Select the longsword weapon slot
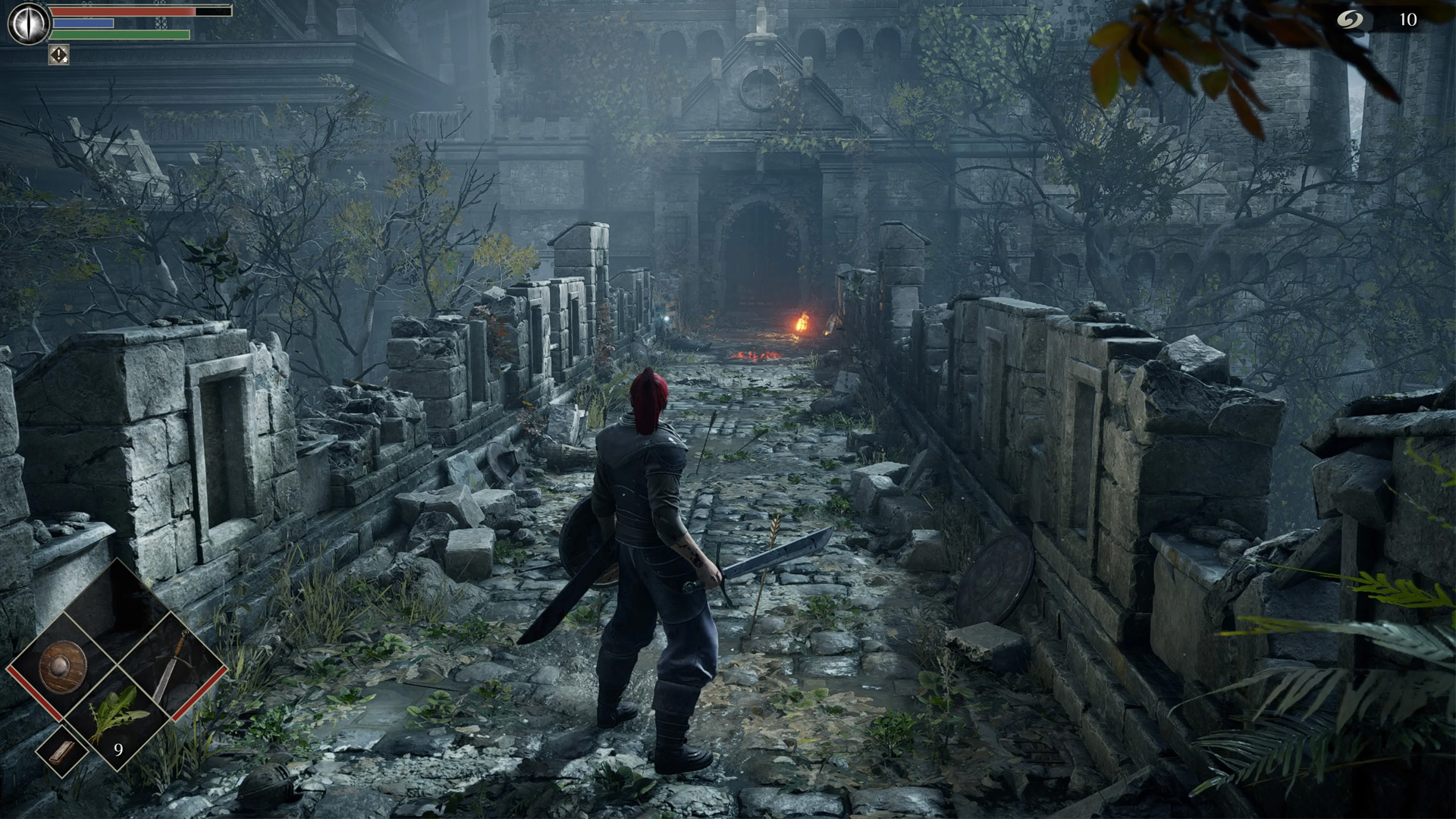The image size is (1456, 819). [x=171, y=666]
